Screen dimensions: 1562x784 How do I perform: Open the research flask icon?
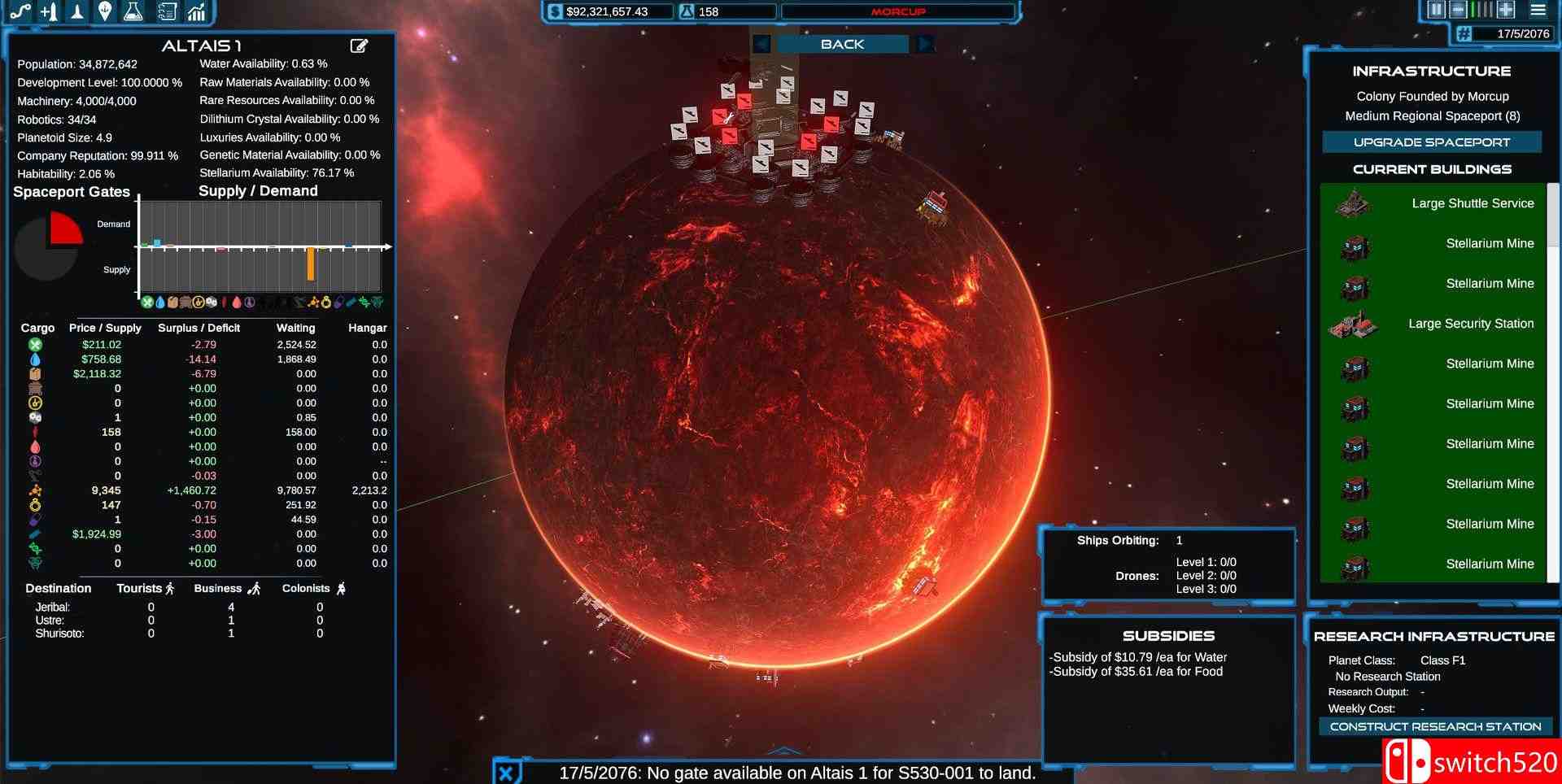(x=133, y=11)
